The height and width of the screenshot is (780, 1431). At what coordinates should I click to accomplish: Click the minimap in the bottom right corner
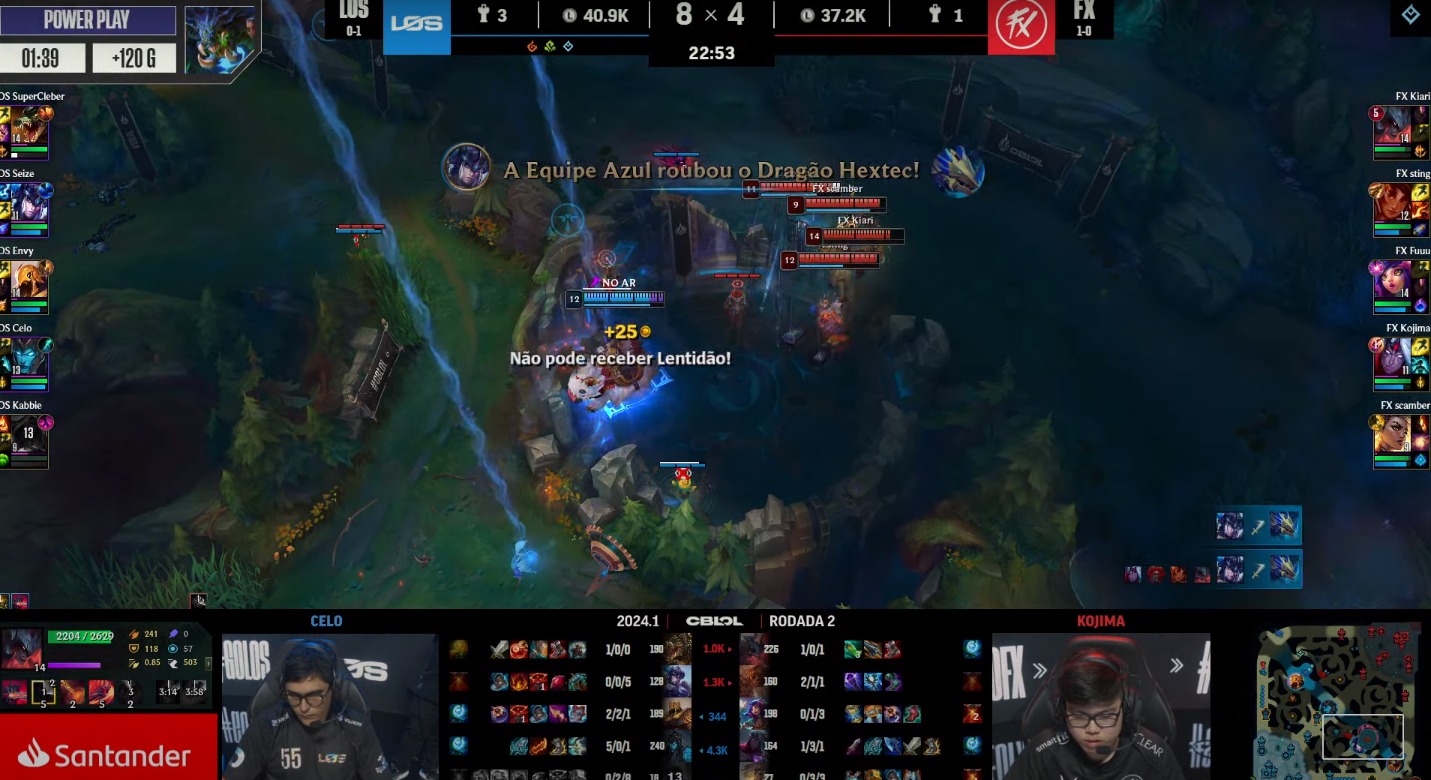click(1340, 700)
